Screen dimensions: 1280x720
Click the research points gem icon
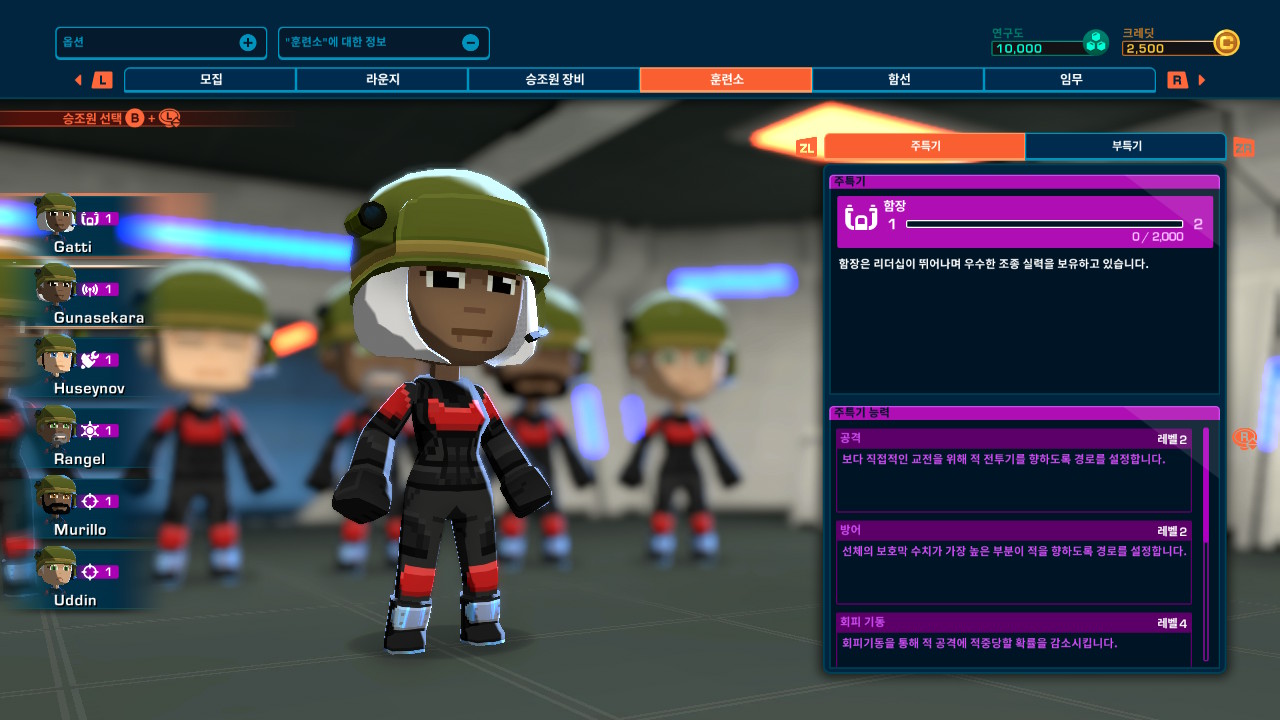[1097, 42]
